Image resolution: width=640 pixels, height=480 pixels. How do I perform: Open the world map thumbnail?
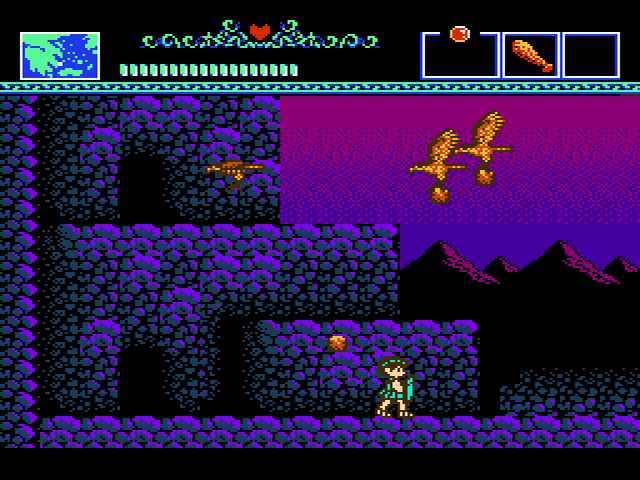[x=60, y=55]
